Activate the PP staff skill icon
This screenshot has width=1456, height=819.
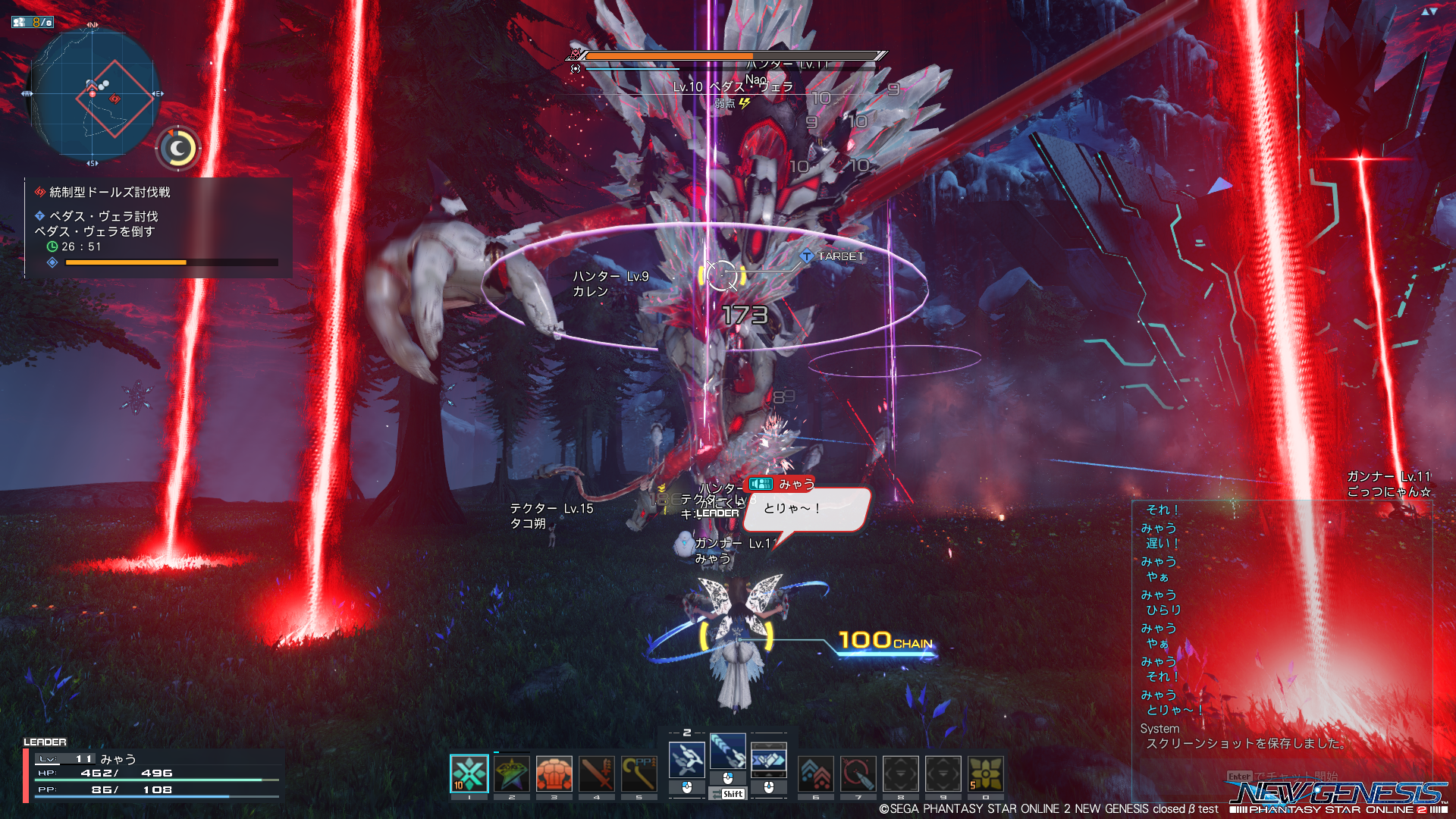pos(639,774)
